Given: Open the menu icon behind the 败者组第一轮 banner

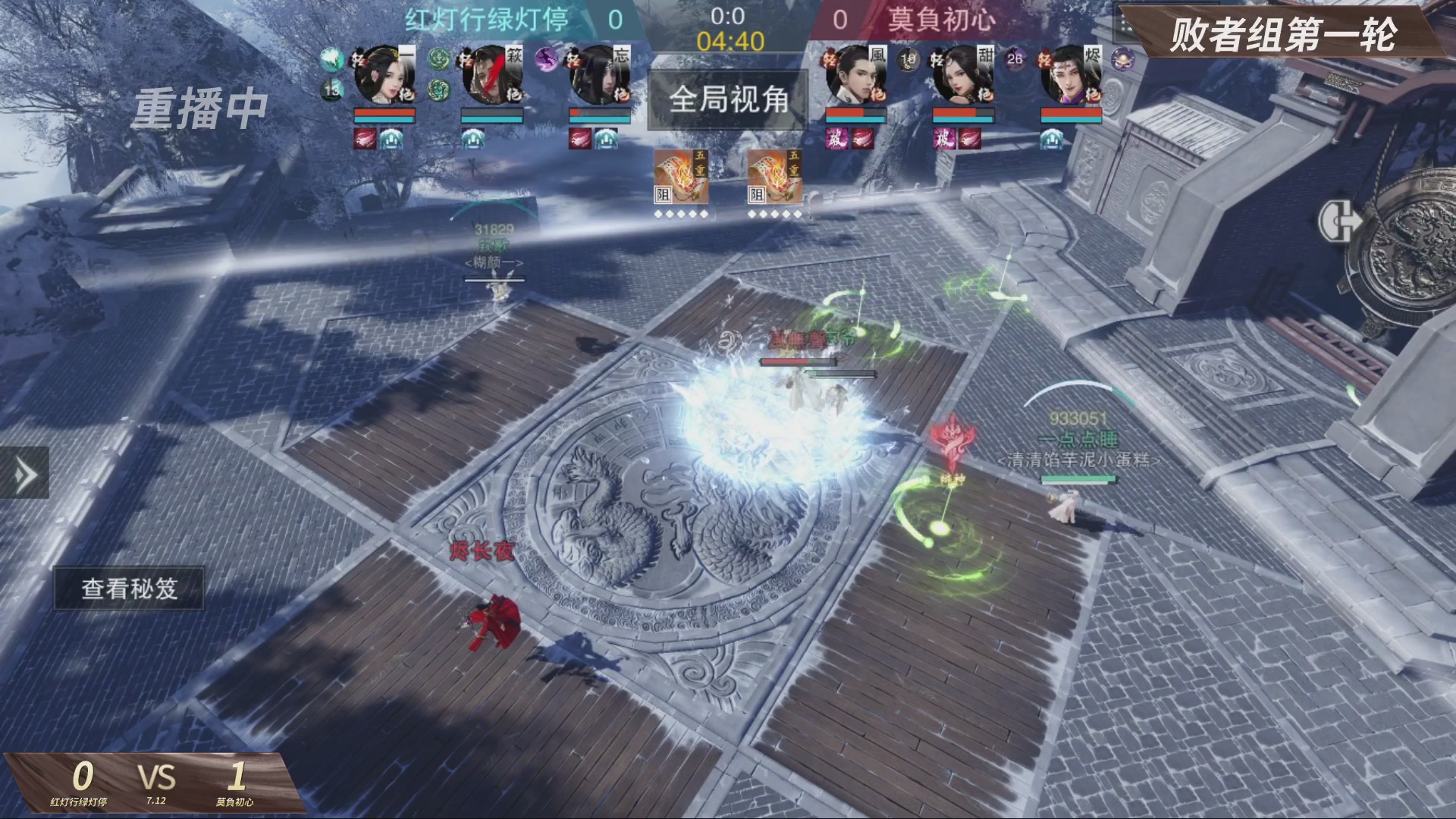Looking at the screenshot, I should tap(1127, 27).
